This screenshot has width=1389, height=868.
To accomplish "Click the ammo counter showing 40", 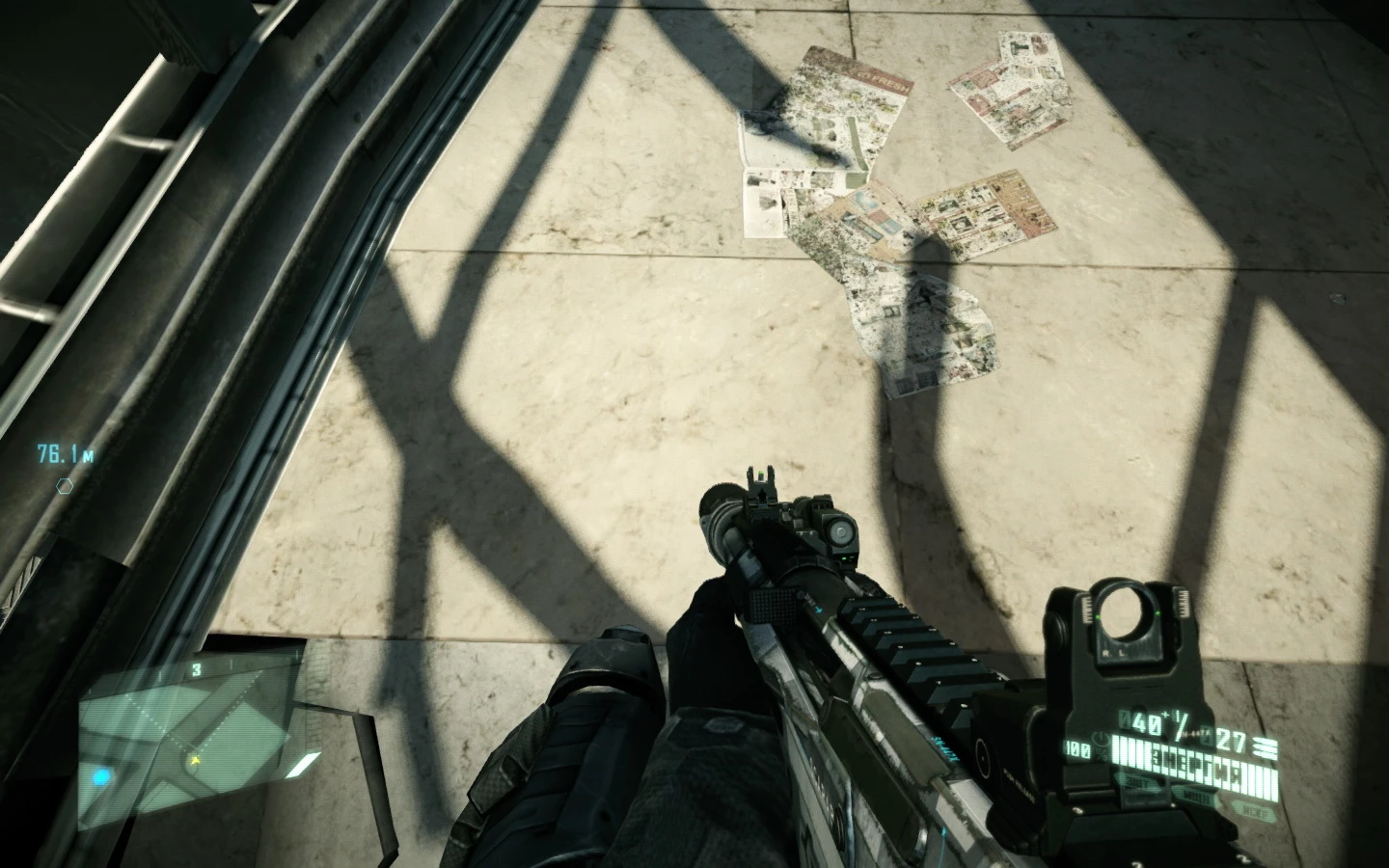I will (x=1142, y=720).
